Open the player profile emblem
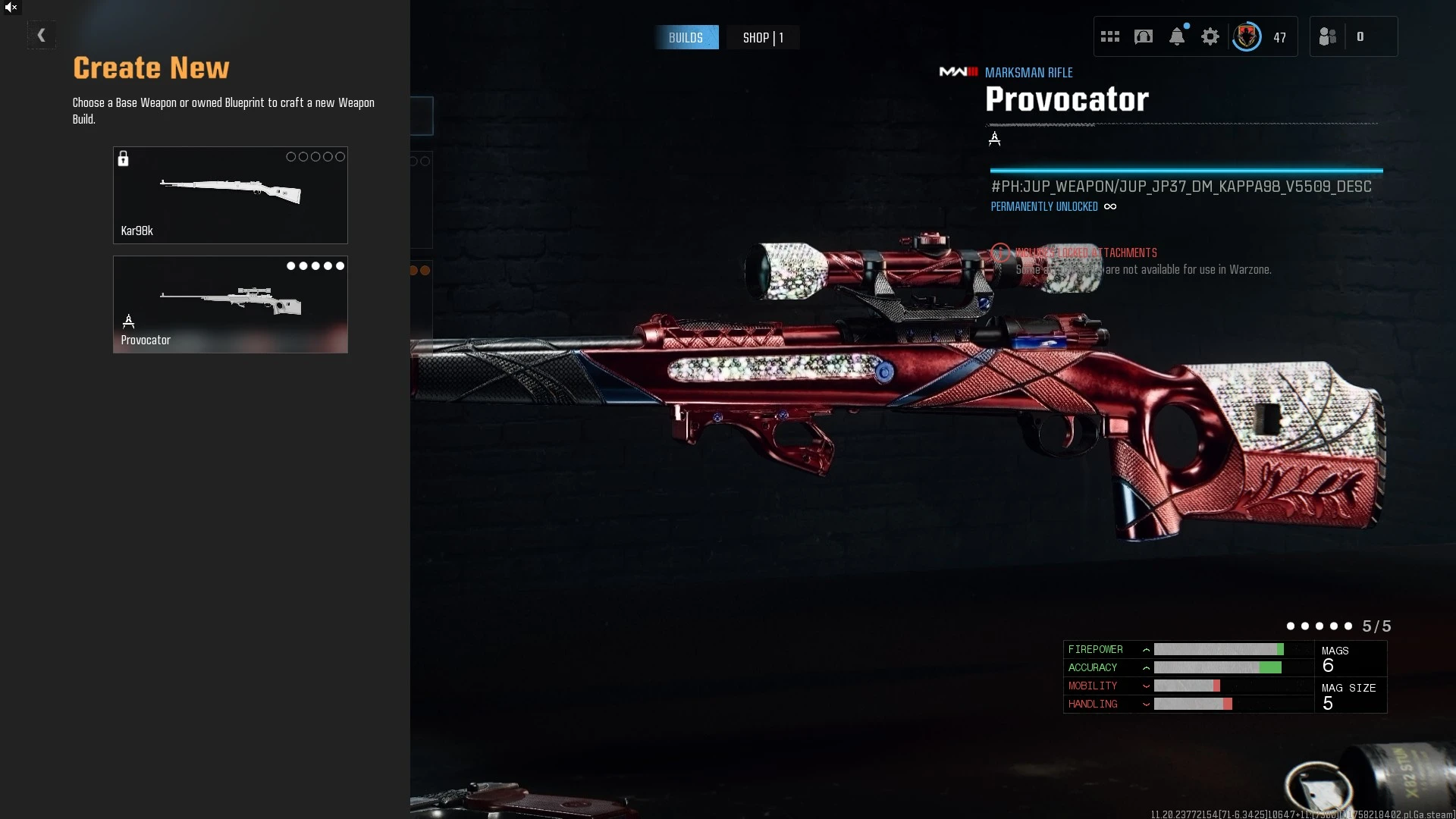Screen dimensions: 1456x819 click(x=1246, y=36)
